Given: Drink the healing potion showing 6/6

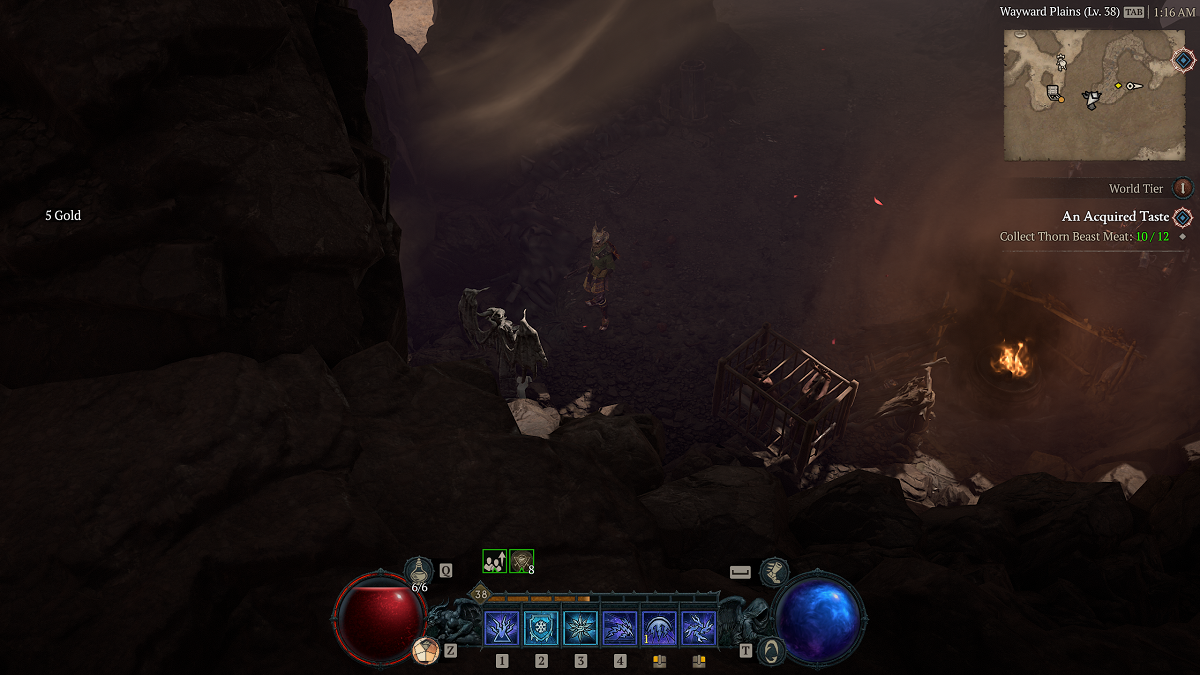Looking at the screenshot, I should (x=418, y=573).
